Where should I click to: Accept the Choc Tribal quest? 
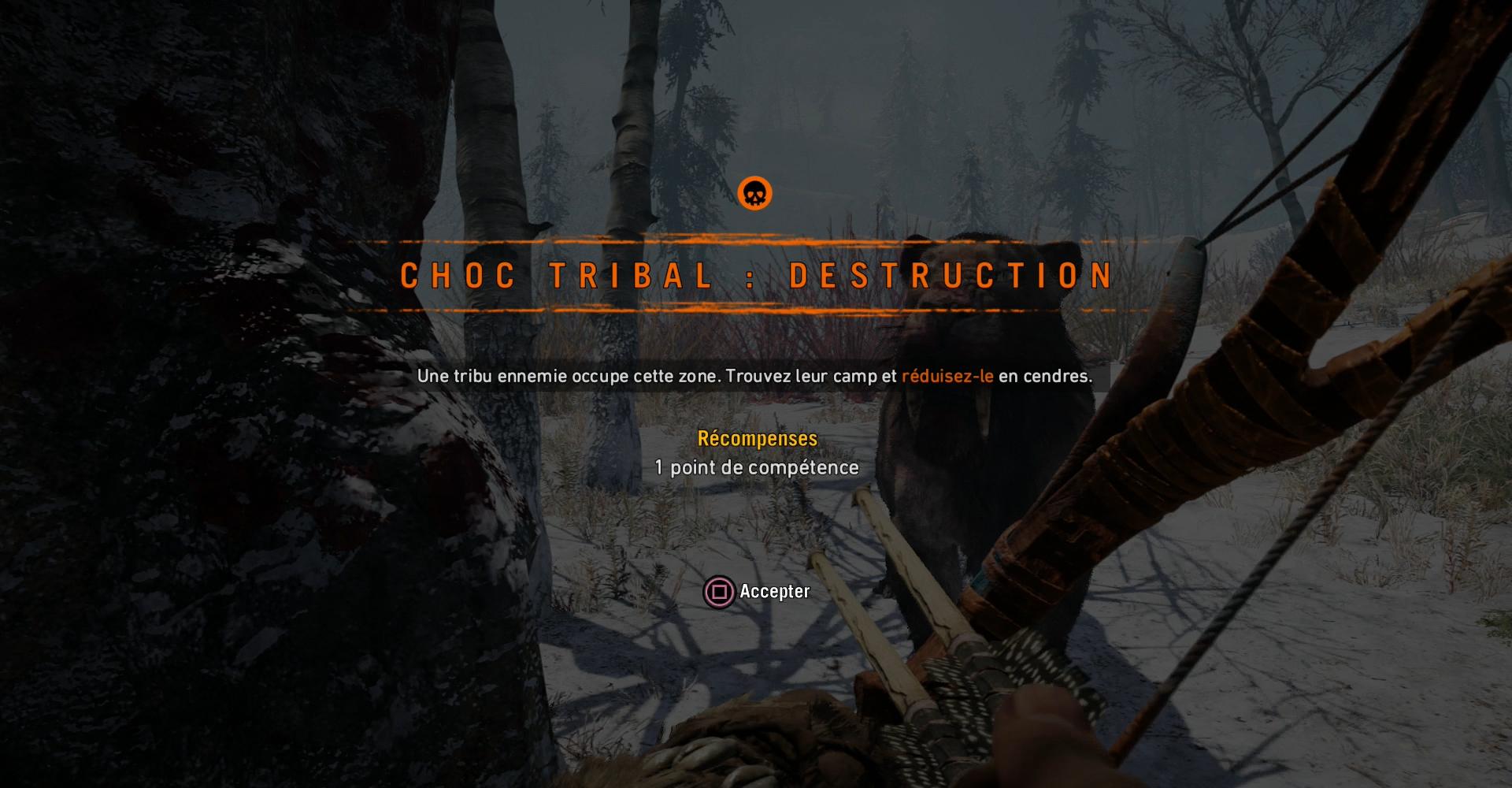757,591
